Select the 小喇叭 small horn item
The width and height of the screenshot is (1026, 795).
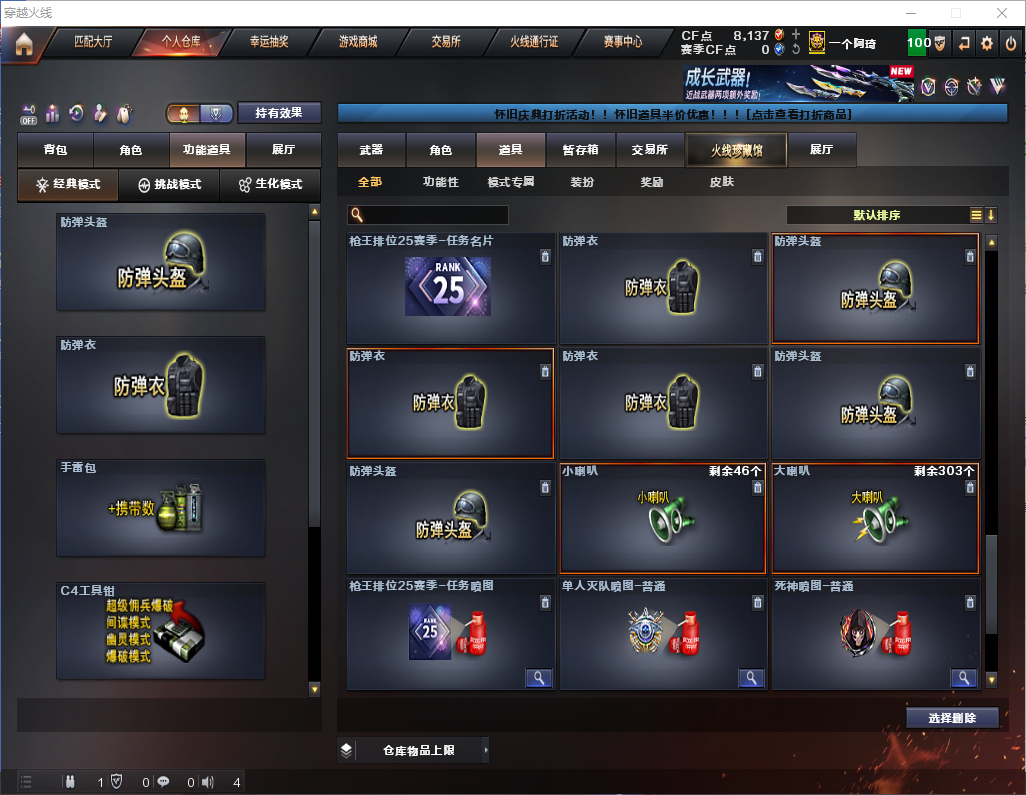[x=662, y=518]
